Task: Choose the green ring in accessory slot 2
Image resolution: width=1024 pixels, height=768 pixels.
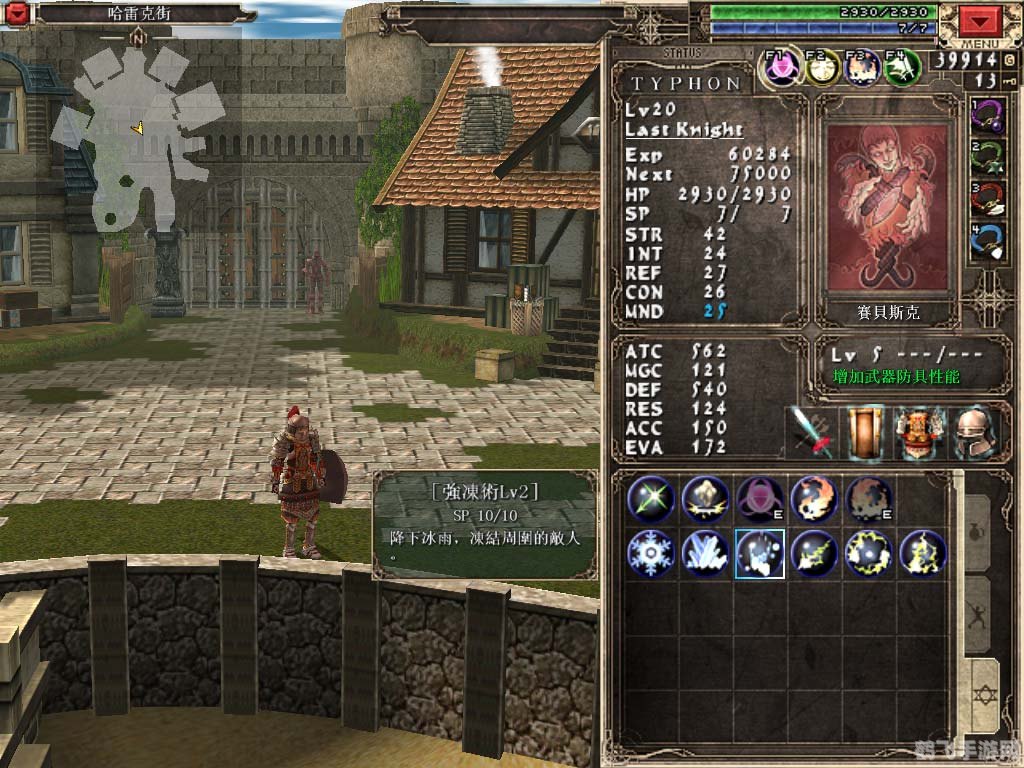Action: [988, 157]
